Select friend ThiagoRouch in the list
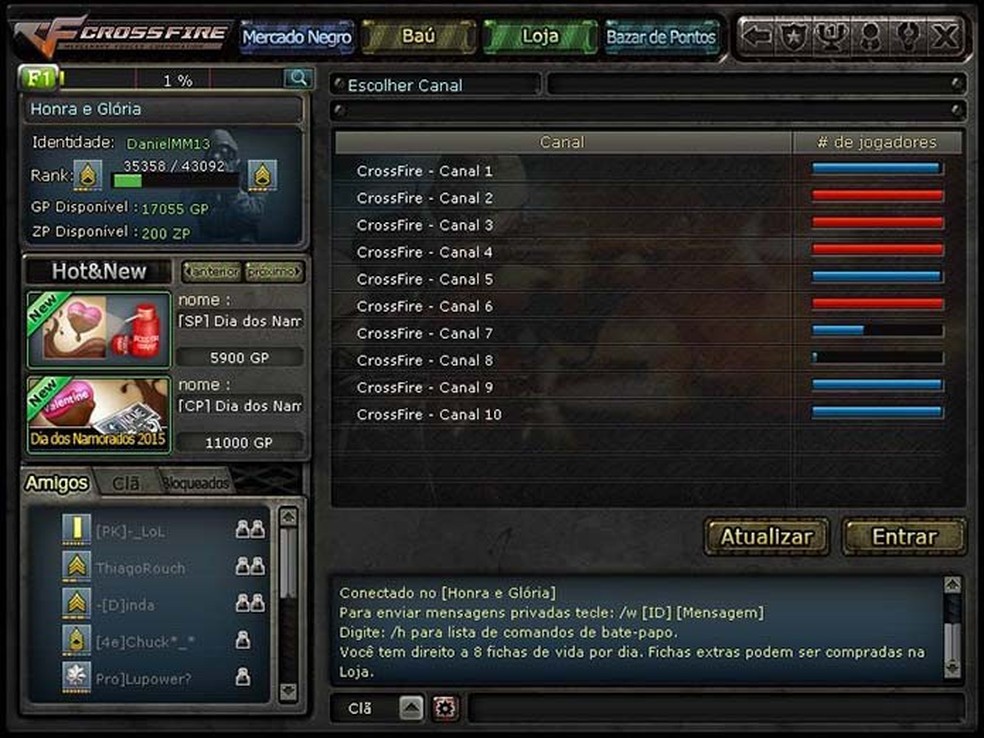Screen dimensions: 984x738 (140, 568)
